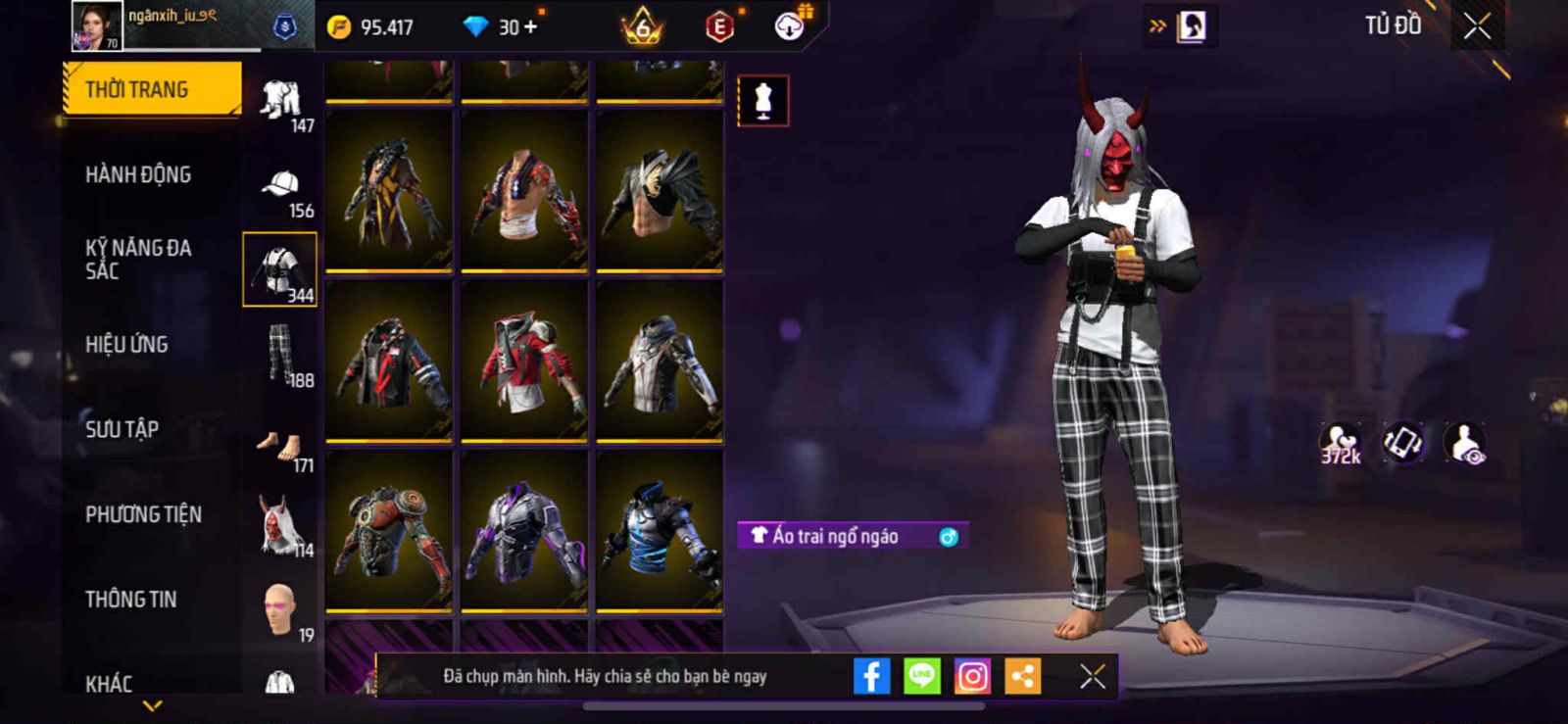Select the plaid pants subcategory

[281, 355]
